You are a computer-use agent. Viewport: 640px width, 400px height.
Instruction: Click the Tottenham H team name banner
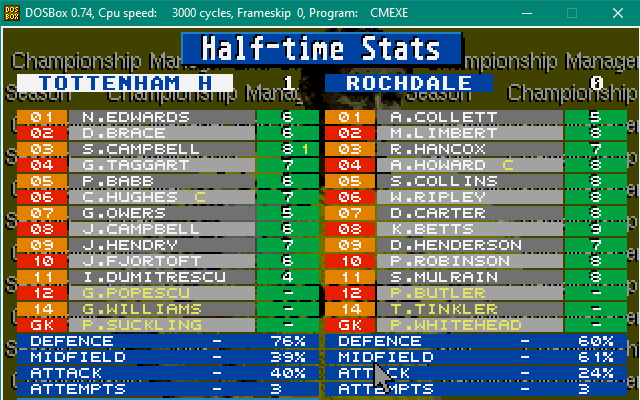coord(125,83)
